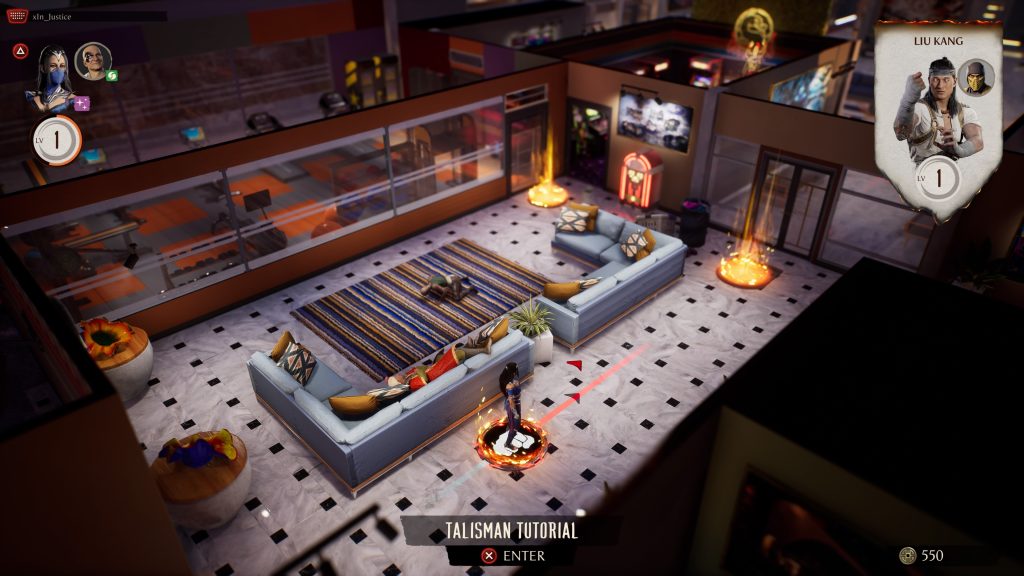
Task: Select the bald kameo partner portrait
Action: [x=92, y=60]
